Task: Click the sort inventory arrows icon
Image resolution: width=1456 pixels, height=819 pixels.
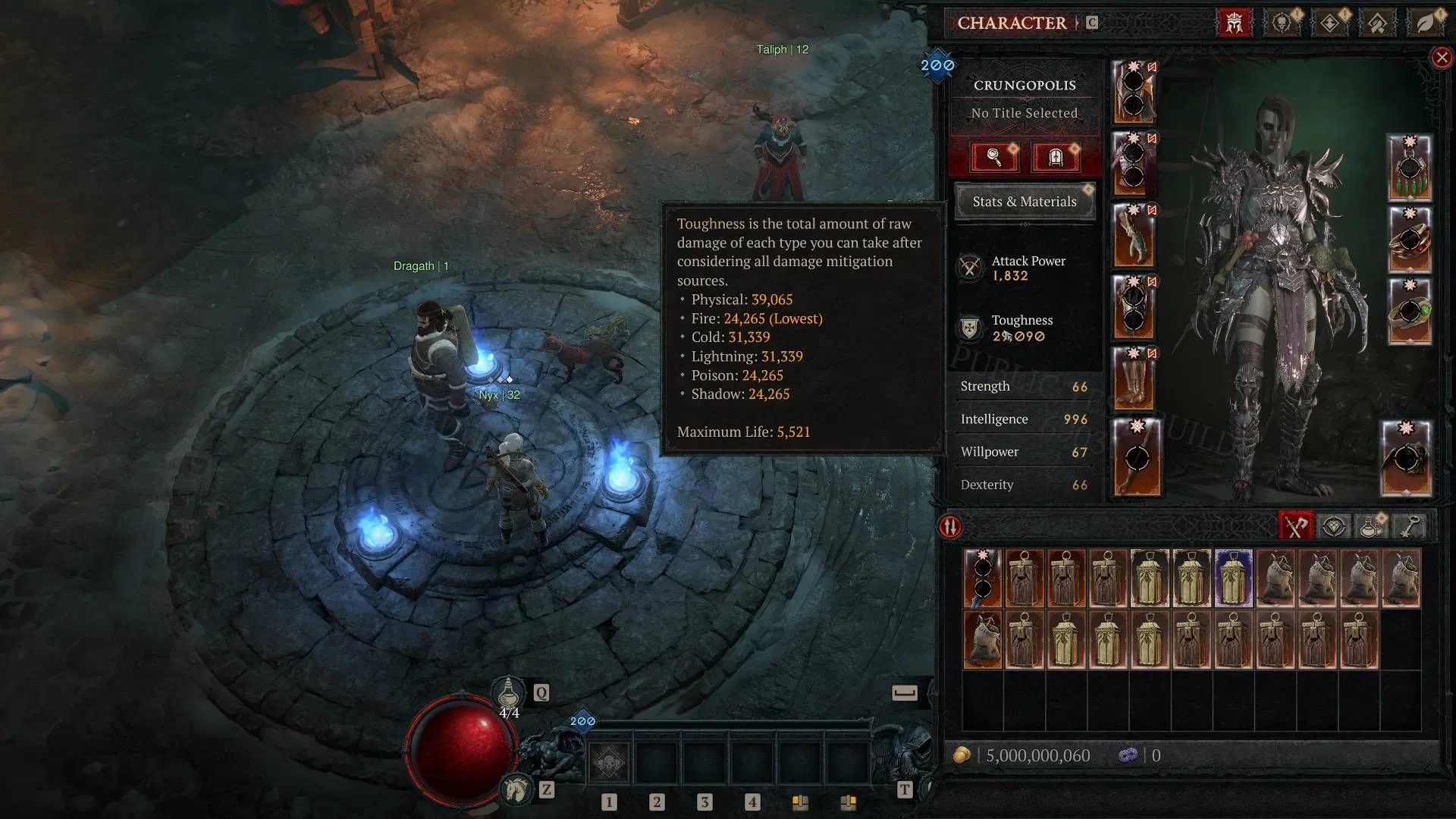Action: pos(949,526)
